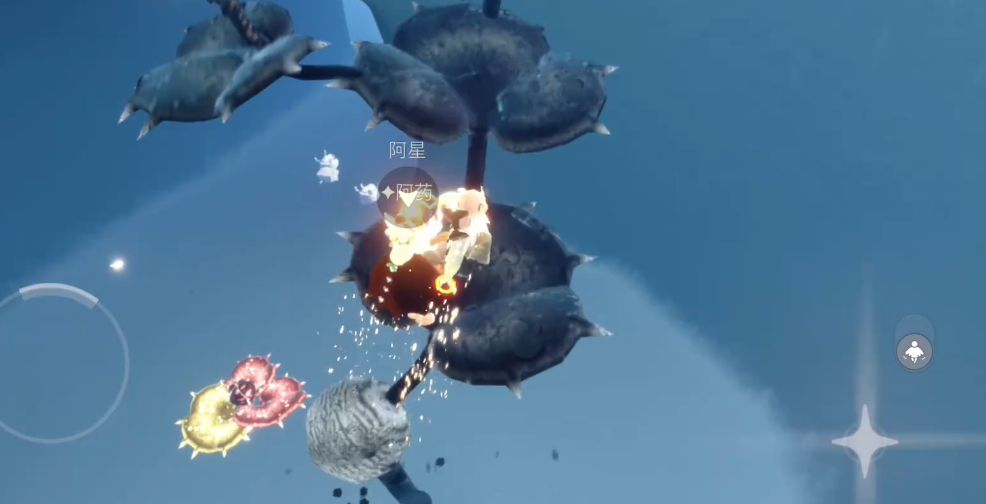The height and width of the screenshot is (504, 986).
Task: Tap the down-arrow circle prompt above the player
Action: tap(407, 197)
